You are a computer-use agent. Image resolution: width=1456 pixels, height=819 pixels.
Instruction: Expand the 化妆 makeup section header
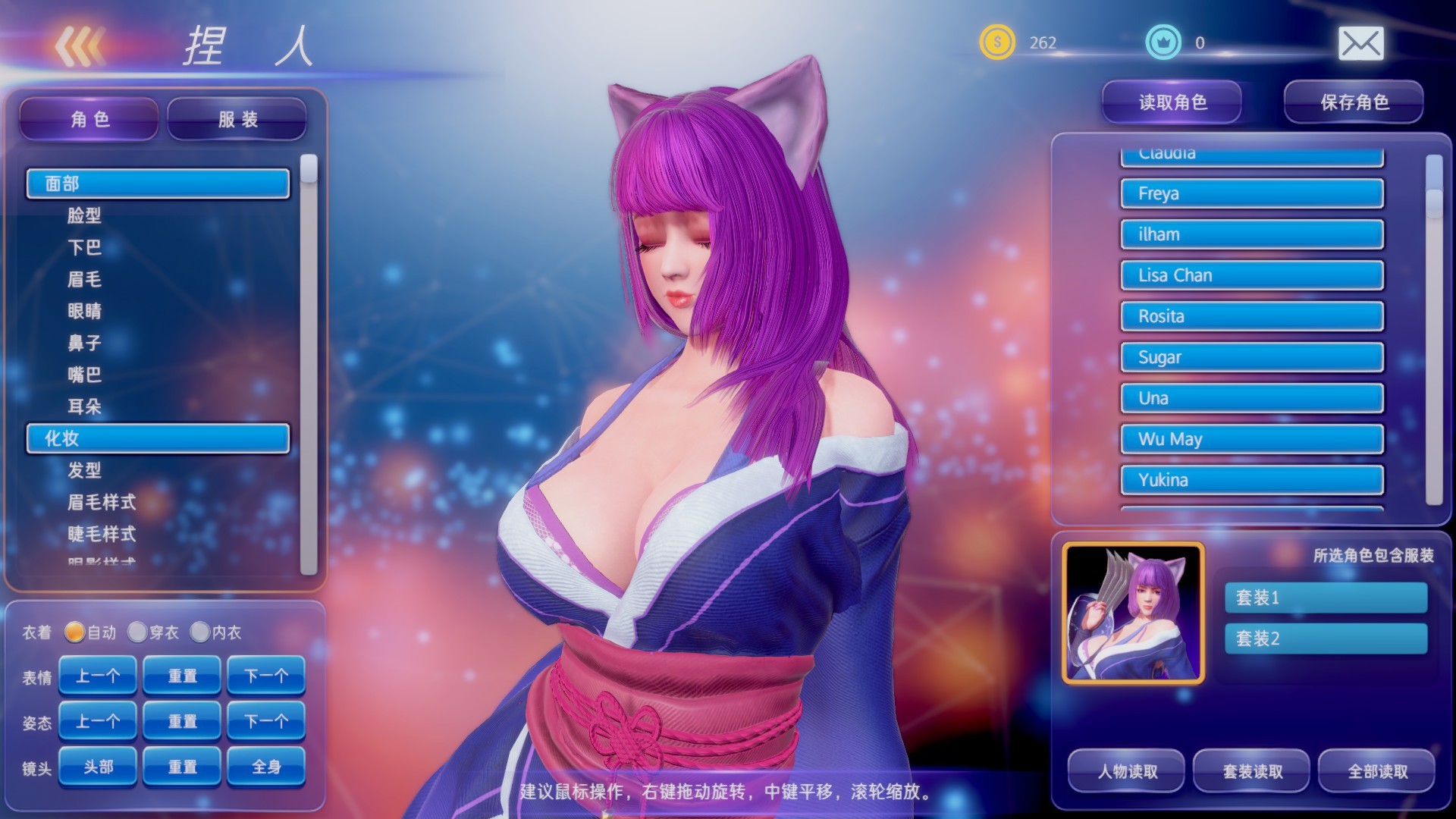click(157, 438)
